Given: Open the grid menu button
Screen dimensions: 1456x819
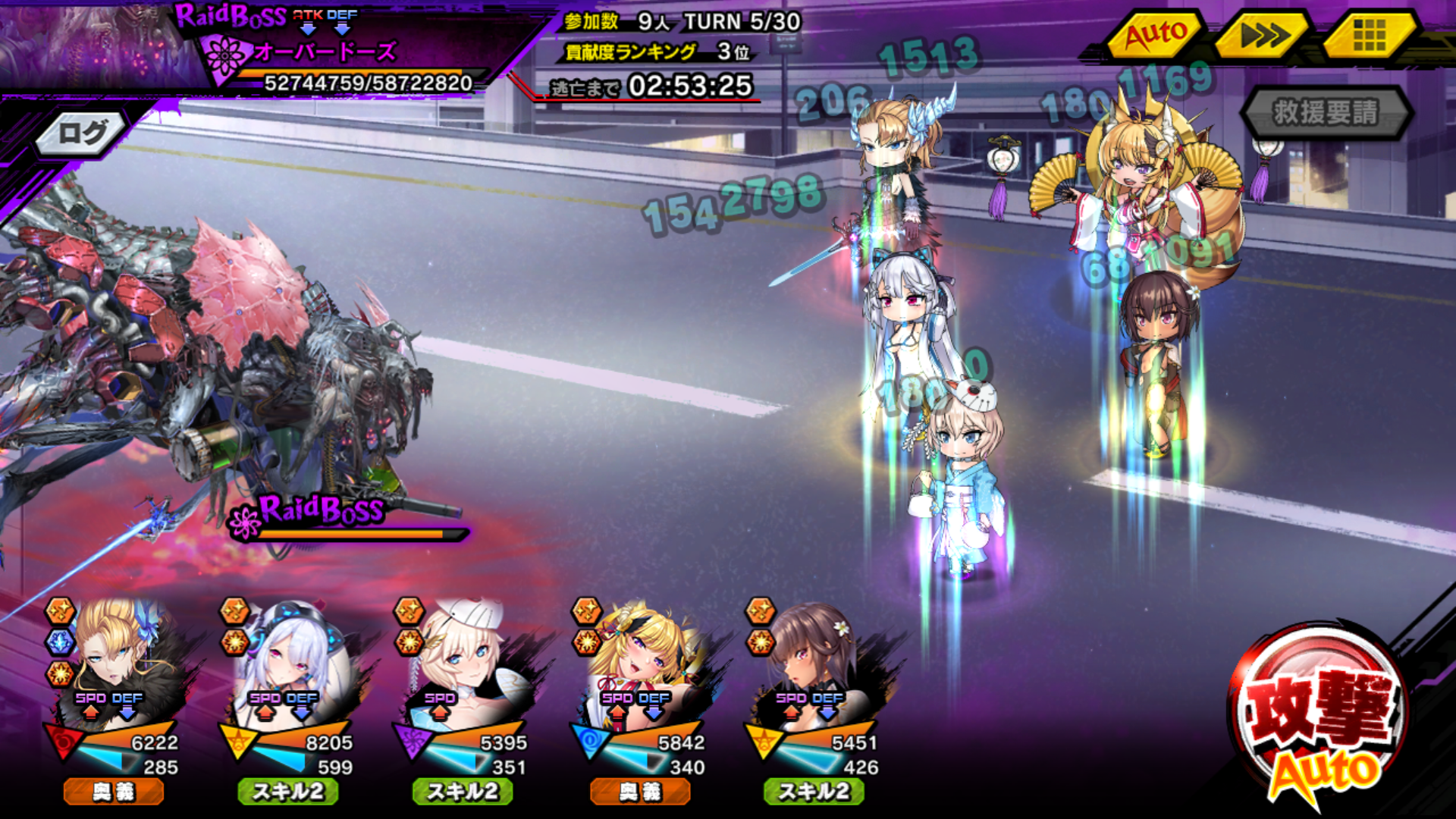Looking at the screenshot, I should pos(1369,35).
